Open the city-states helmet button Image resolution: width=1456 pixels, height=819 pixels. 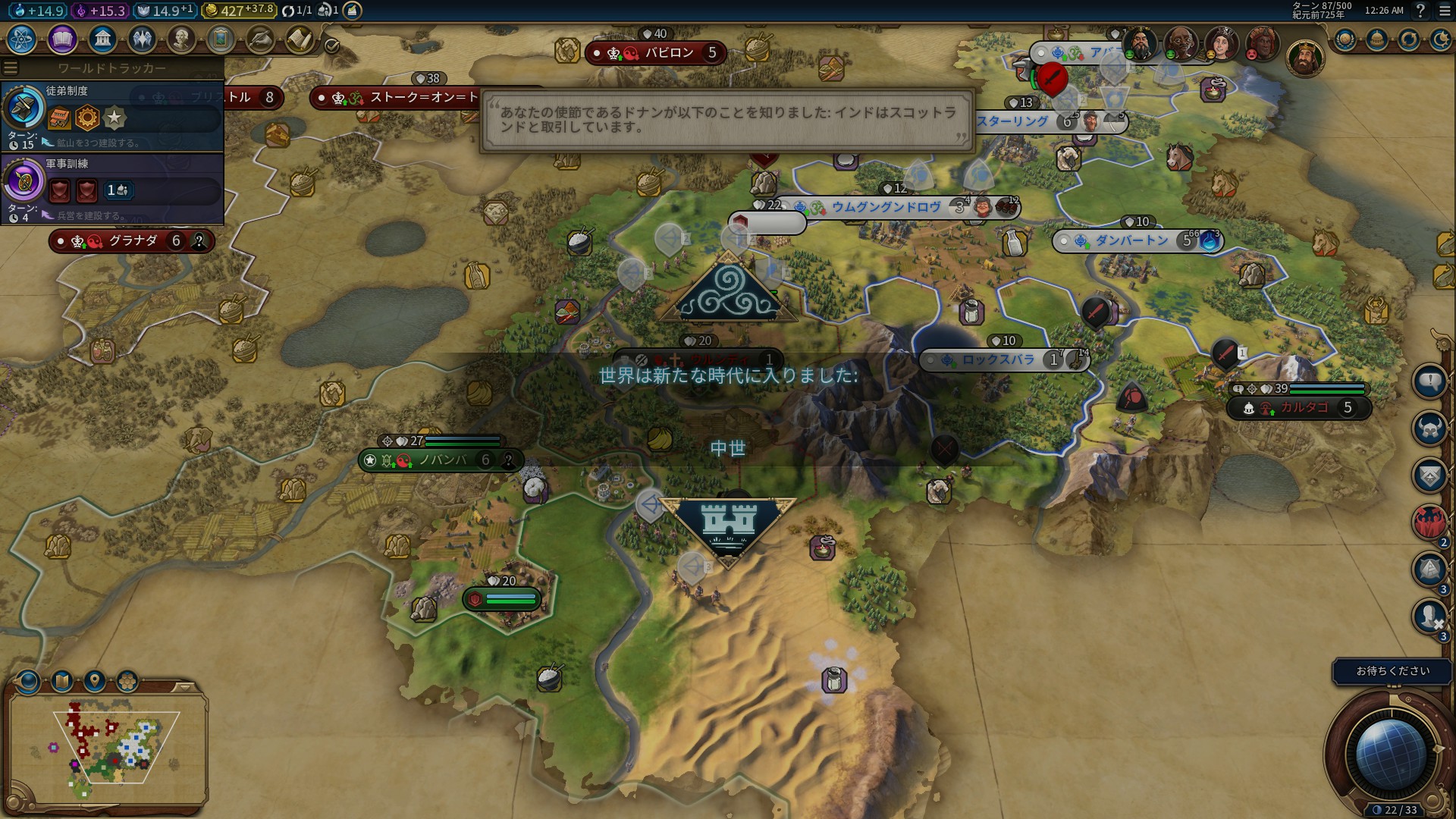coord(1377,39)
